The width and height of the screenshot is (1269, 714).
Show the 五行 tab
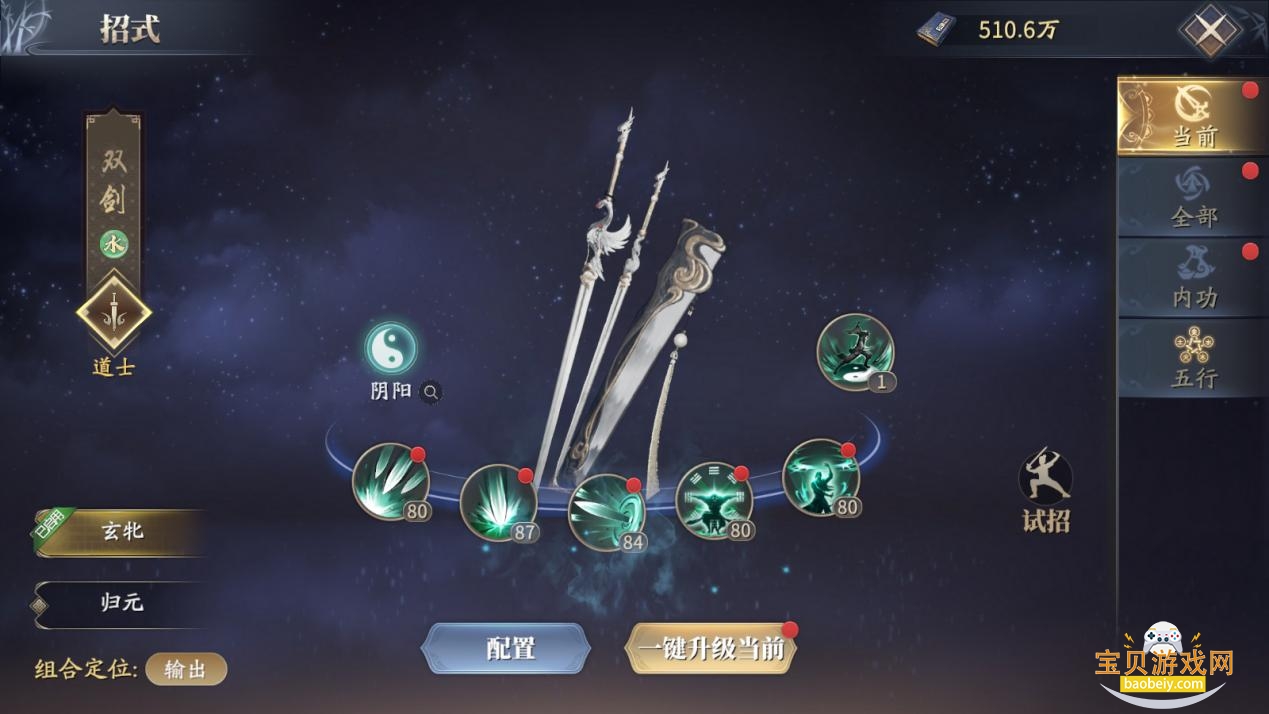(x=1192, y=357)
